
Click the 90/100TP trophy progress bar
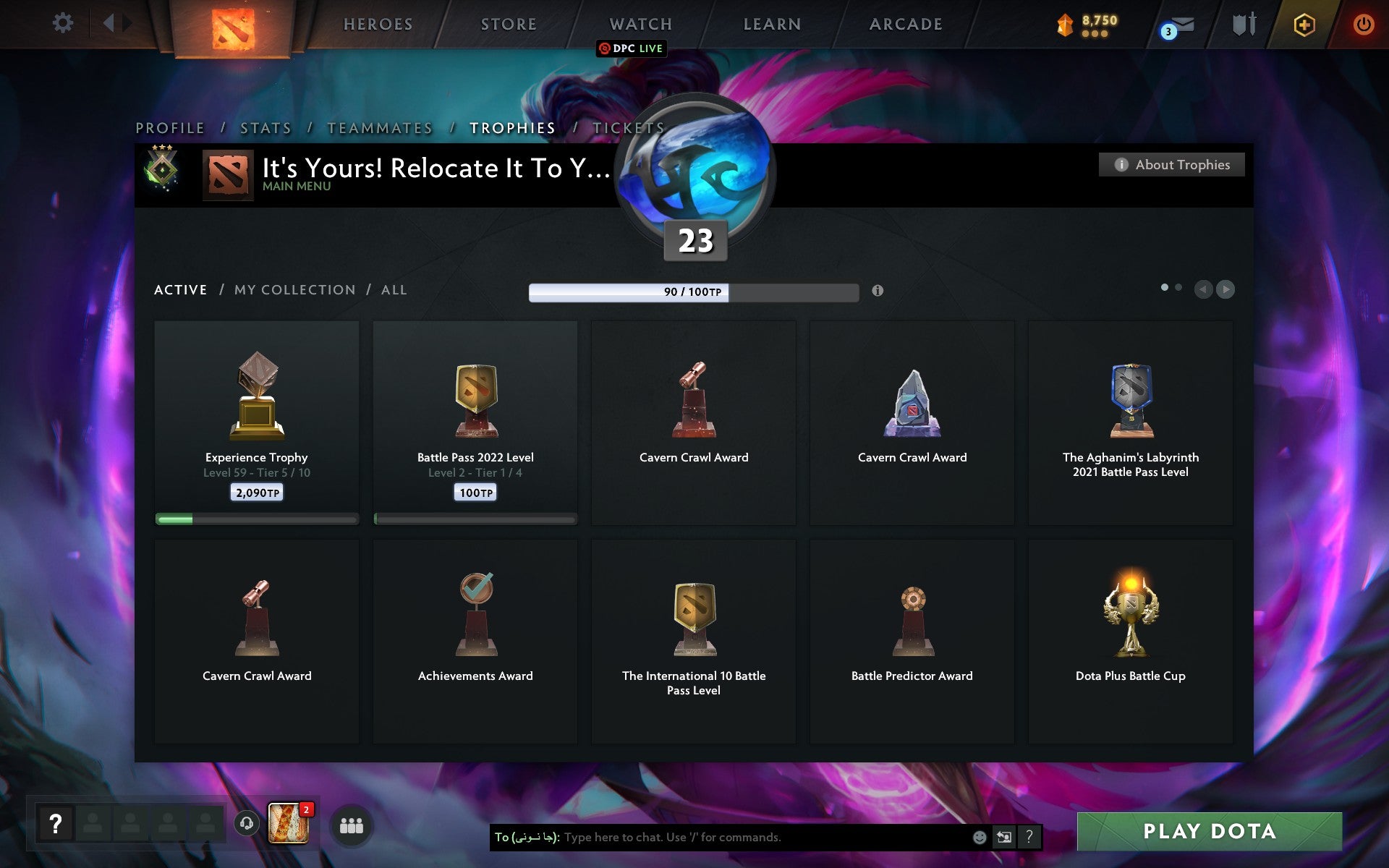(x=694, y=293)
